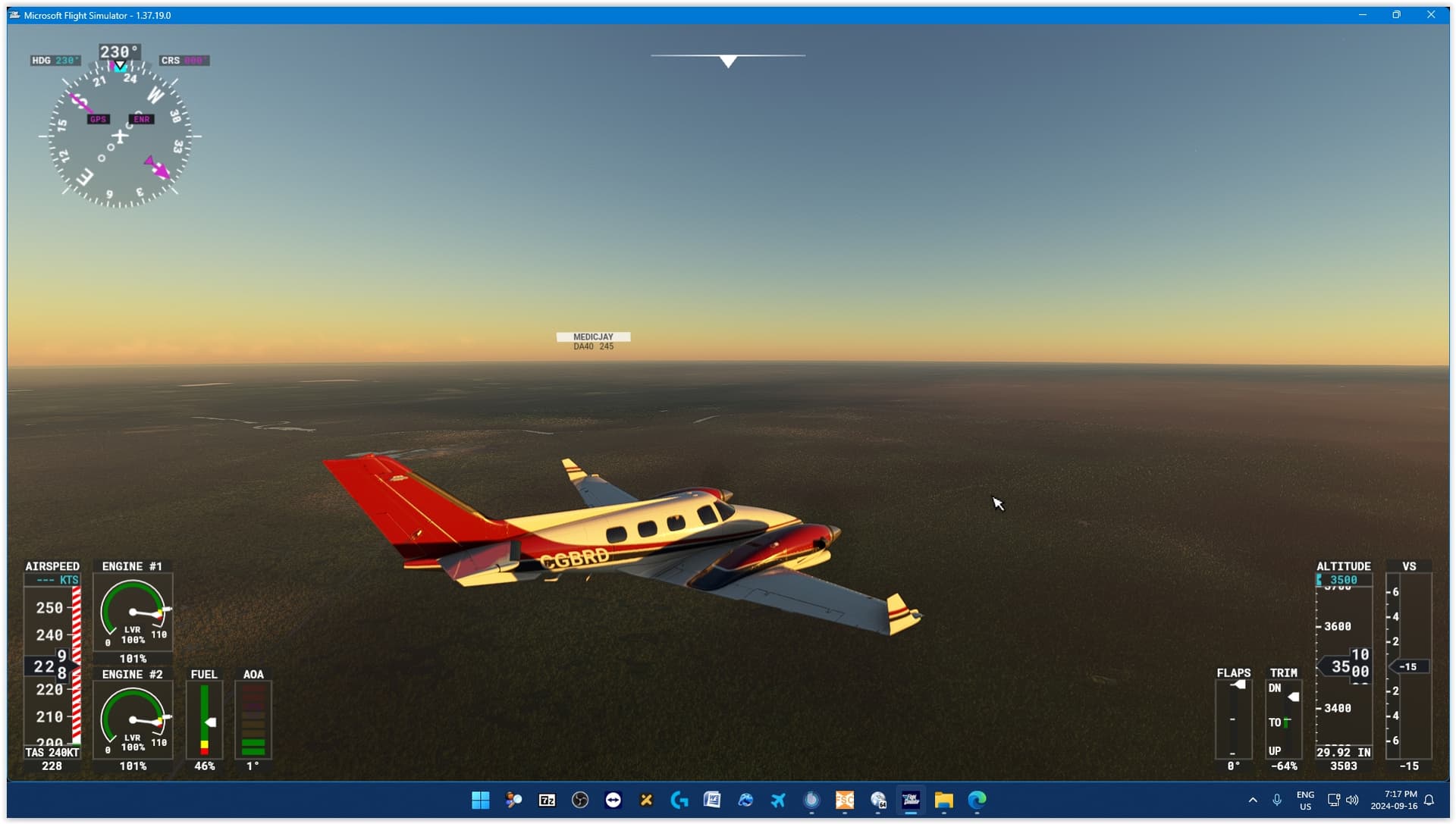Image resolution: width=1456 pixels, height=824 pixels.
Task: Mute system volume in the system tray
Action: click(1353, 801)
